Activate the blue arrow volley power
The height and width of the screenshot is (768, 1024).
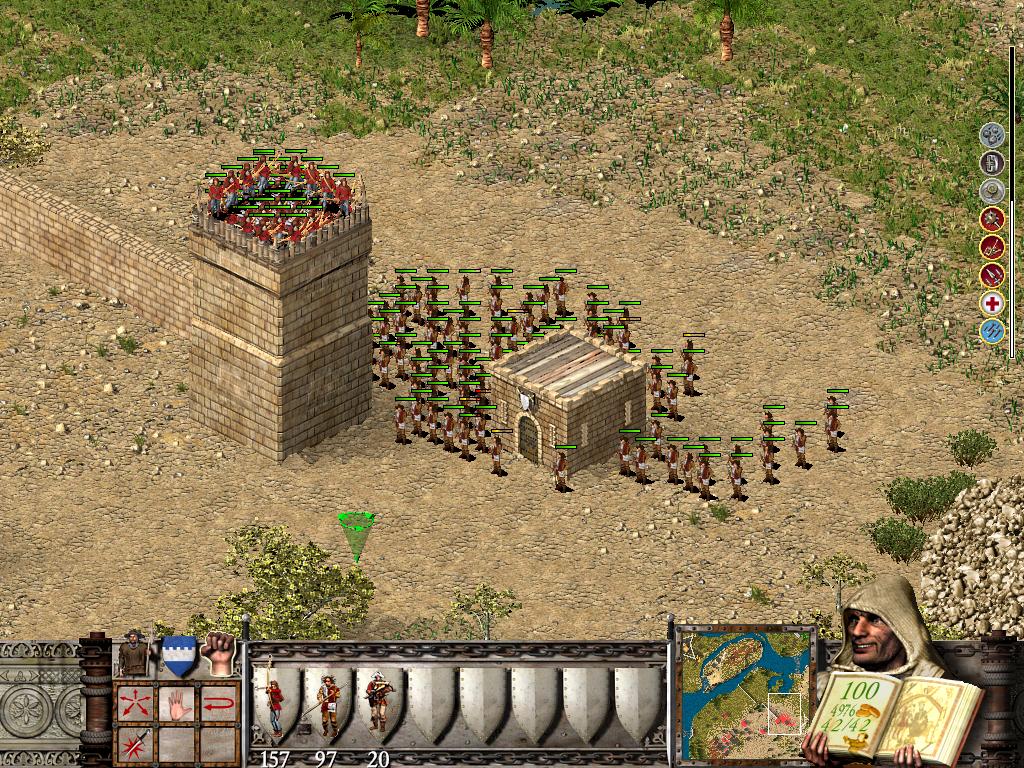tap(992, 331)
